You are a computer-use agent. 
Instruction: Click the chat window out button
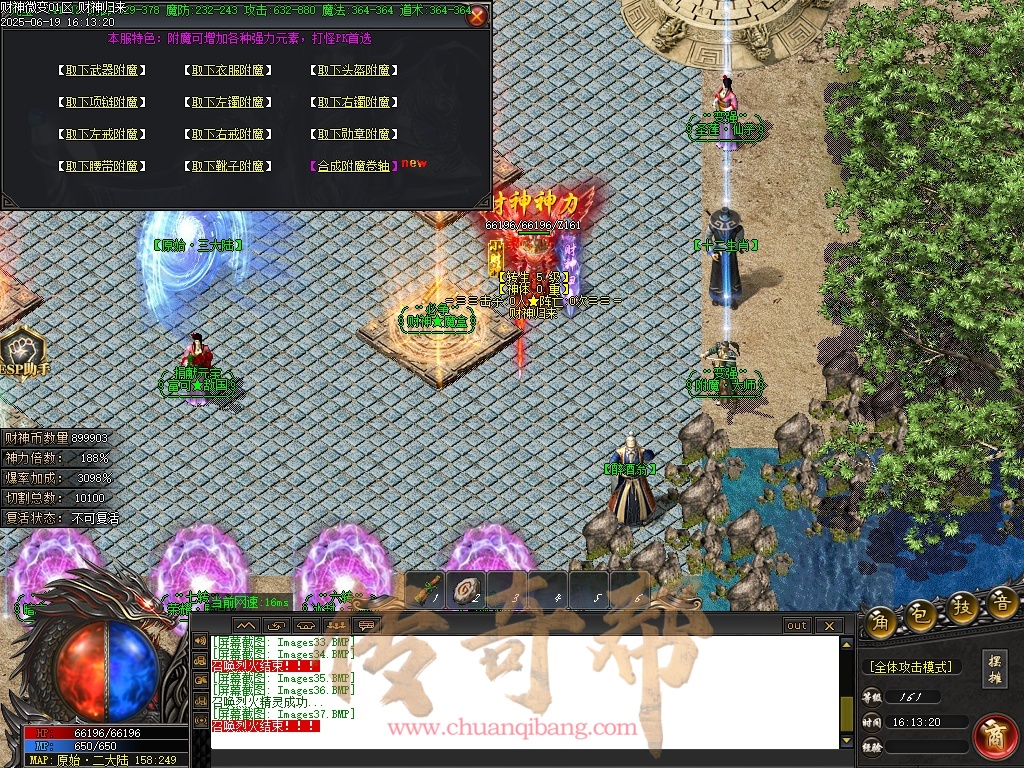pyautogui.click(x=797, y=626)
